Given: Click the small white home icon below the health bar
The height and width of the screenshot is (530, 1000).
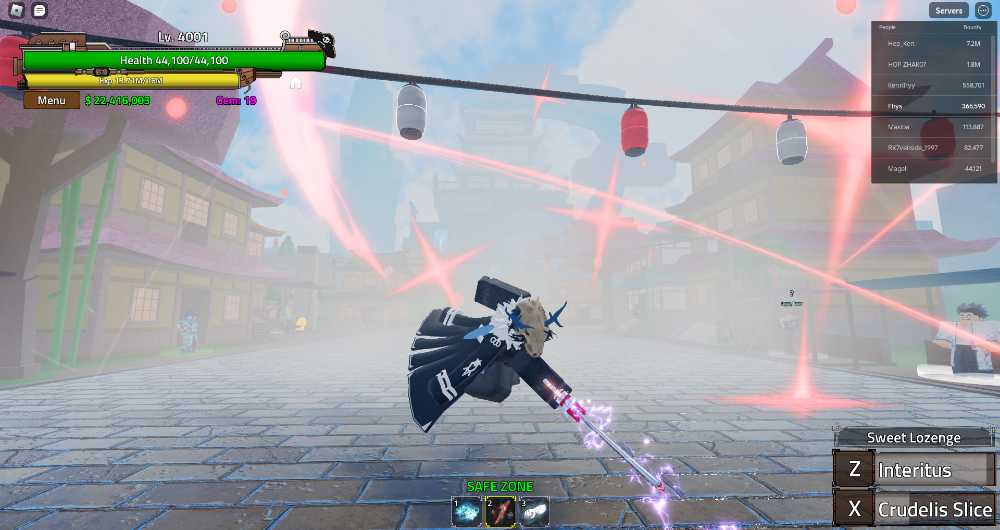Looking at the screenshot, I should tap(296, 84).
